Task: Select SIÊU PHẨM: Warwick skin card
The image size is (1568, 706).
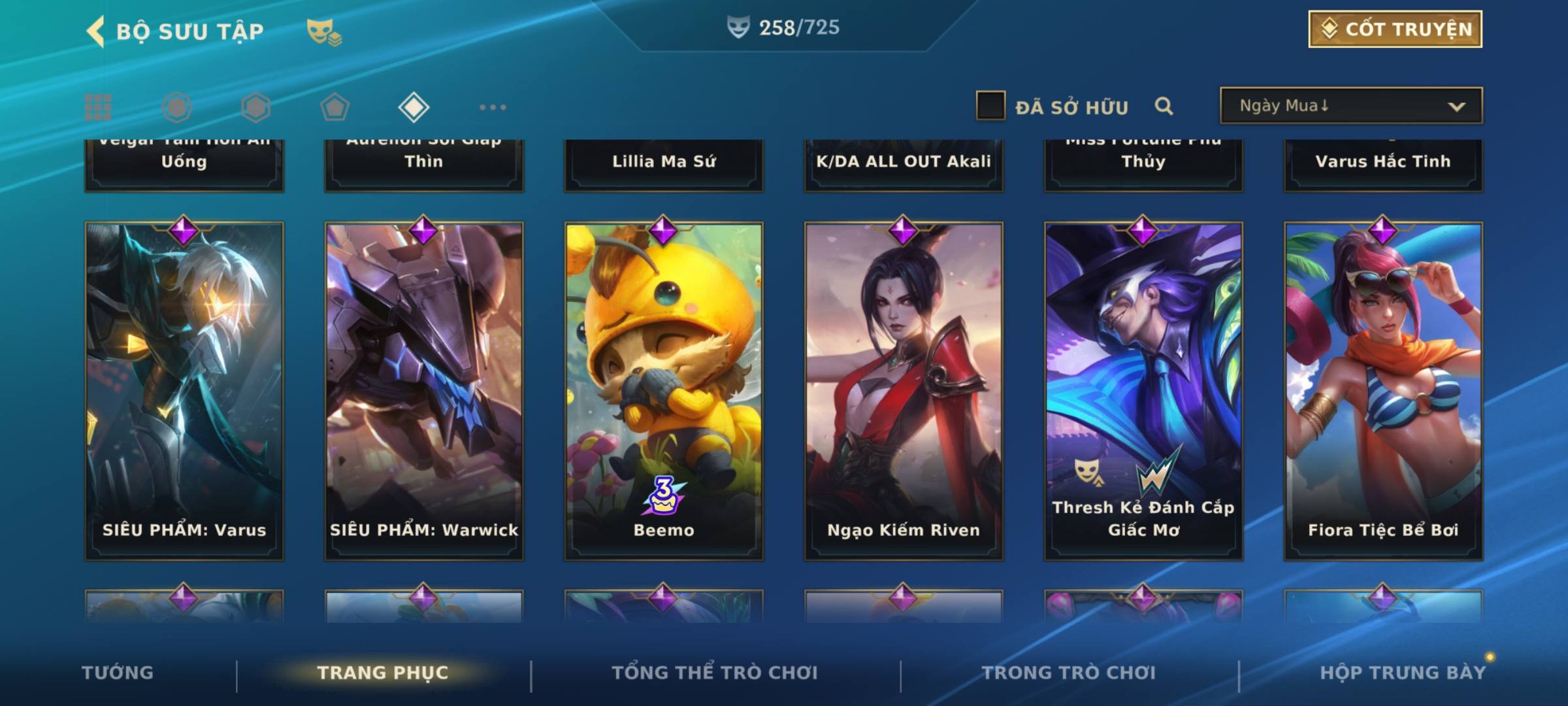Action: [x=424, y=390]
